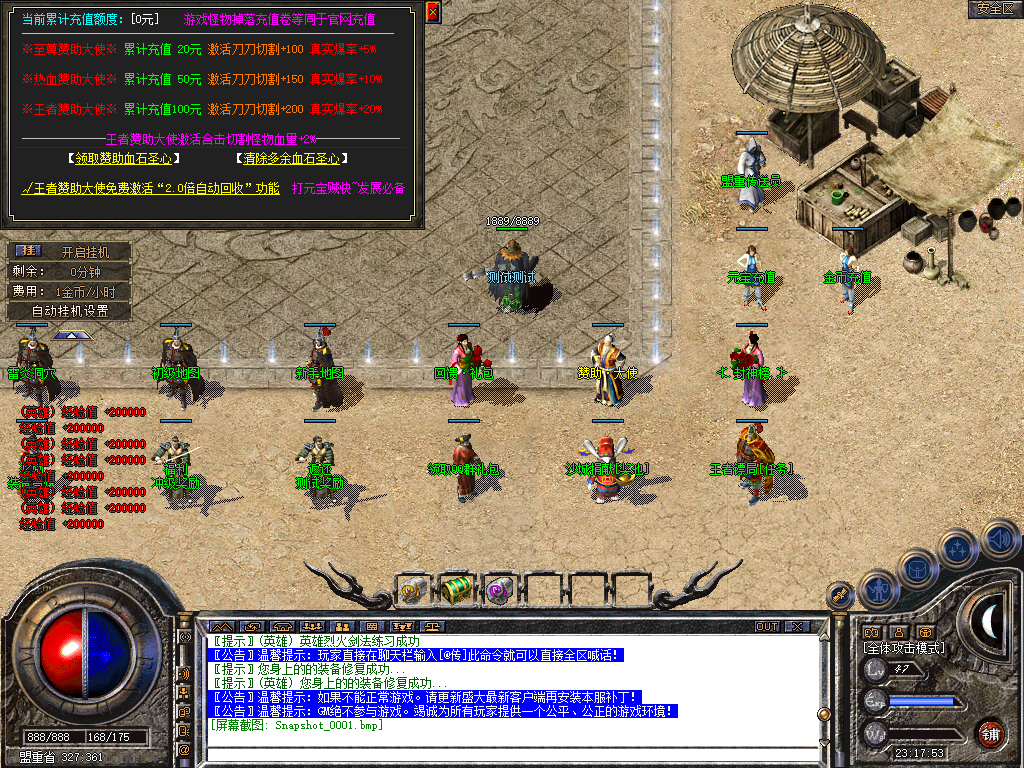Image resolution: width=1024 pixels, height=768 pixels.
Task: Open 自动挂机设置 settings
Action: (68, 310)
